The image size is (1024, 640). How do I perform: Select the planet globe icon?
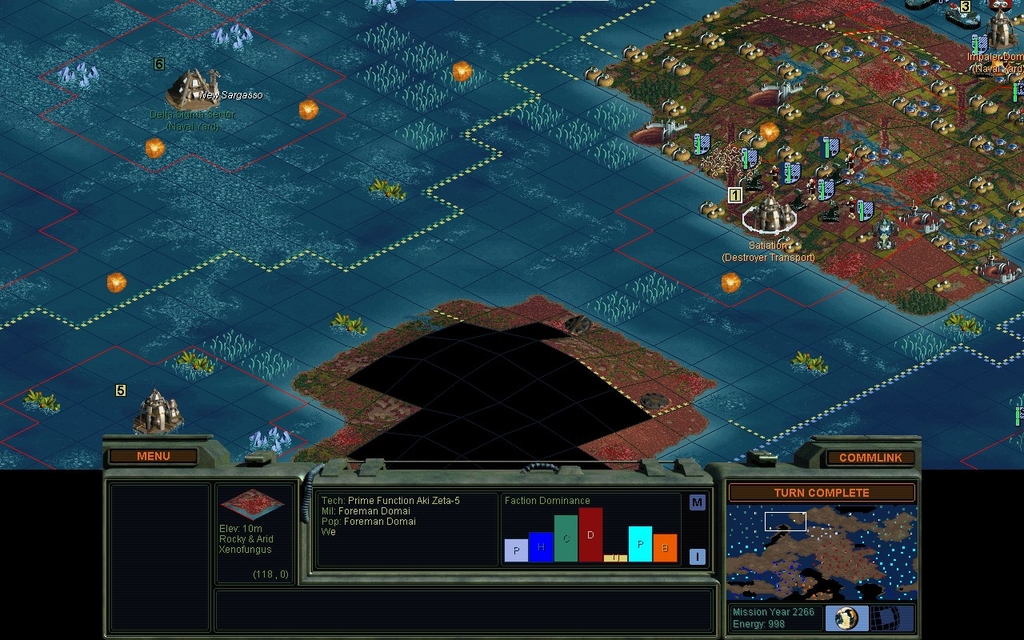click(846, 617)
